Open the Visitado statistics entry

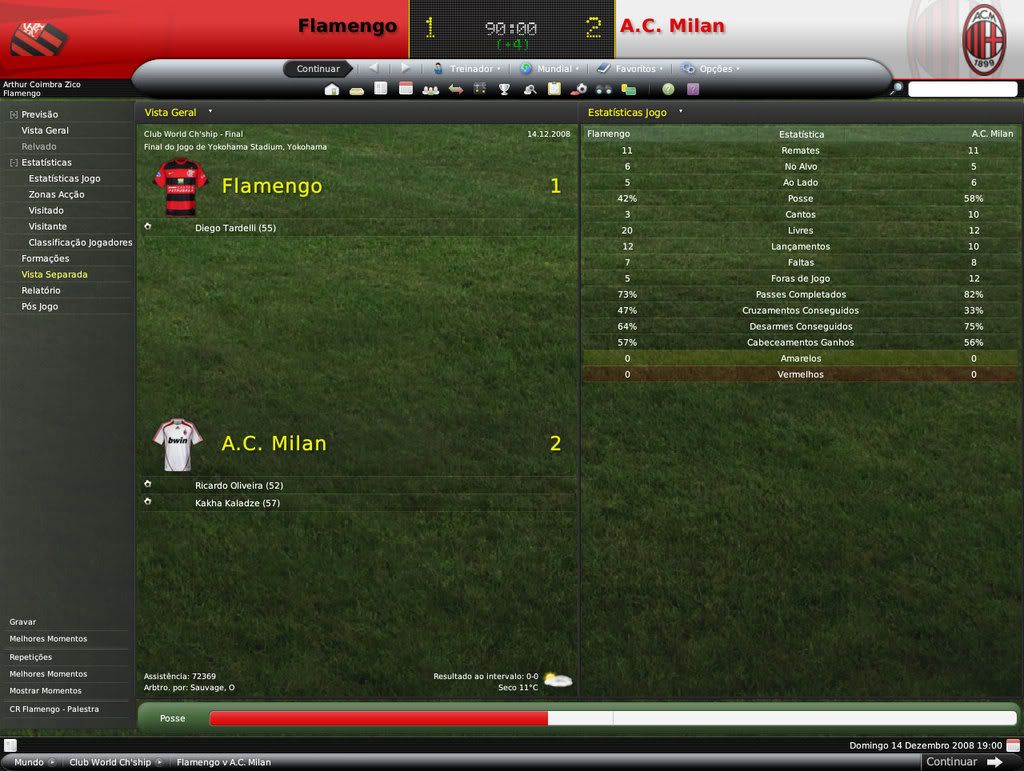tap(46, 211)
